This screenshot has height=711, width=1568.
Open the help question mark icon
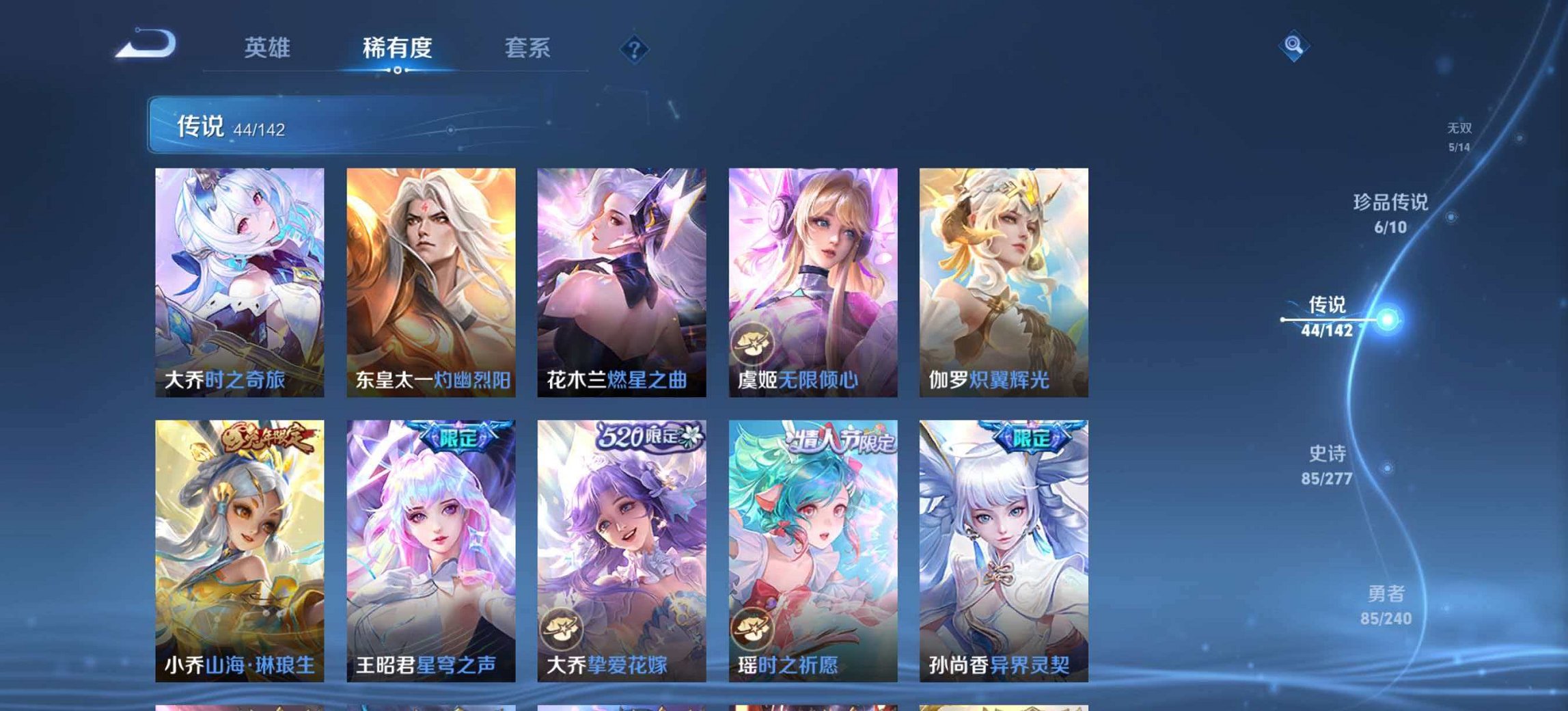point(635,48)
